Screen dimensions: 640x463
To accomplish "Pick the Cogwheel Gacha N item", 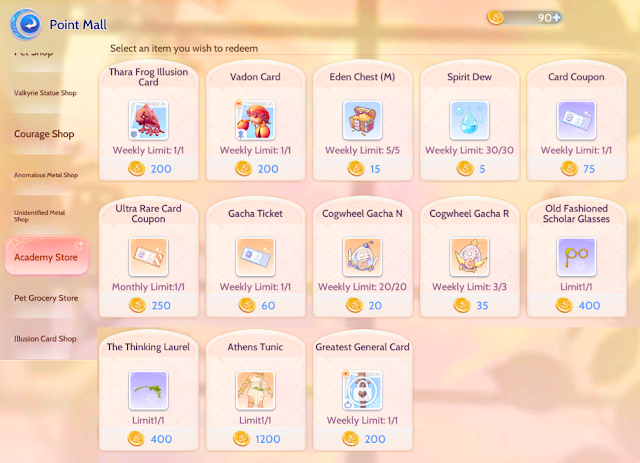I will point(361,257).
